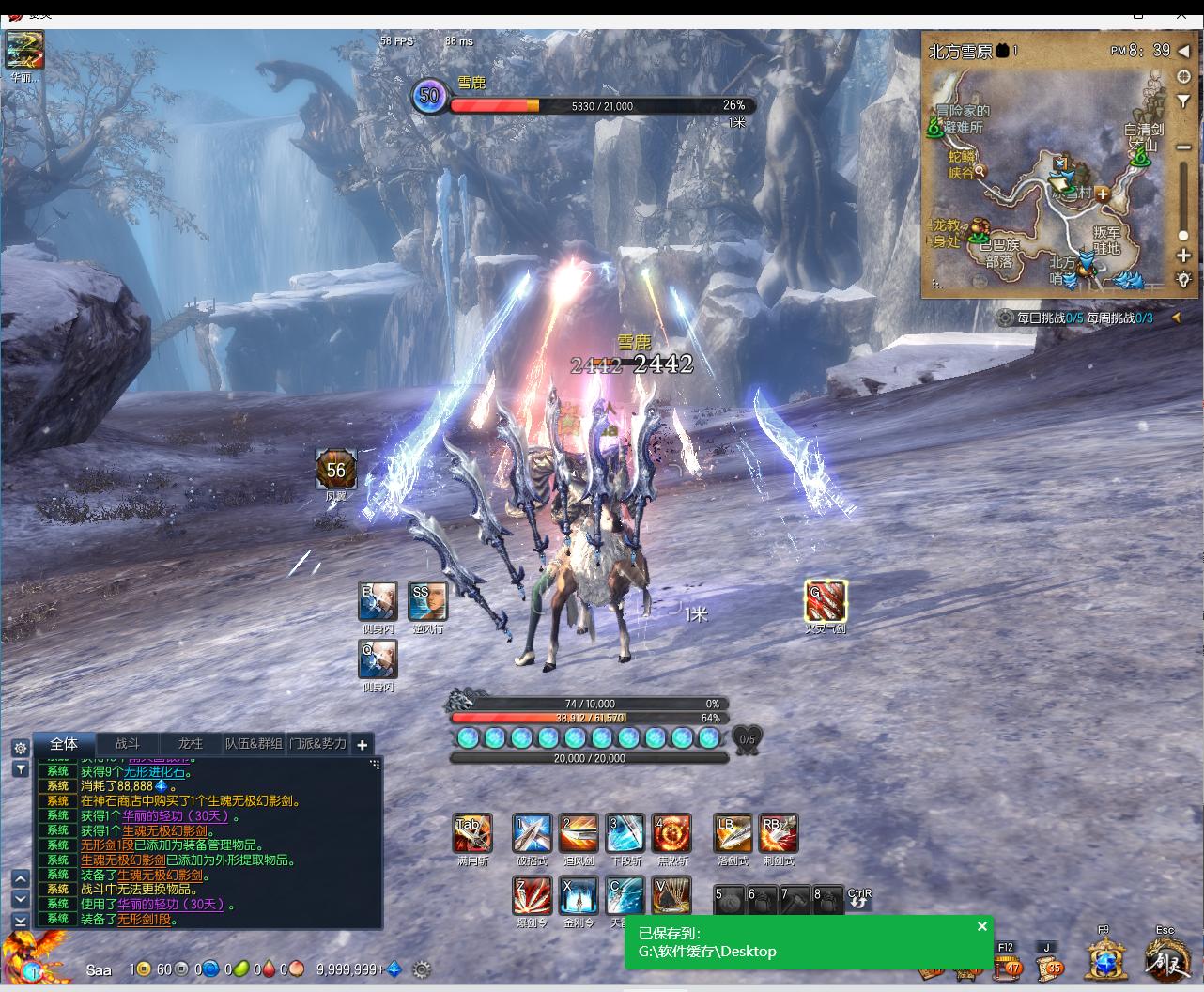Add a new chat tab with plus
Viewport: 1204px width, 992px height.
362,744
